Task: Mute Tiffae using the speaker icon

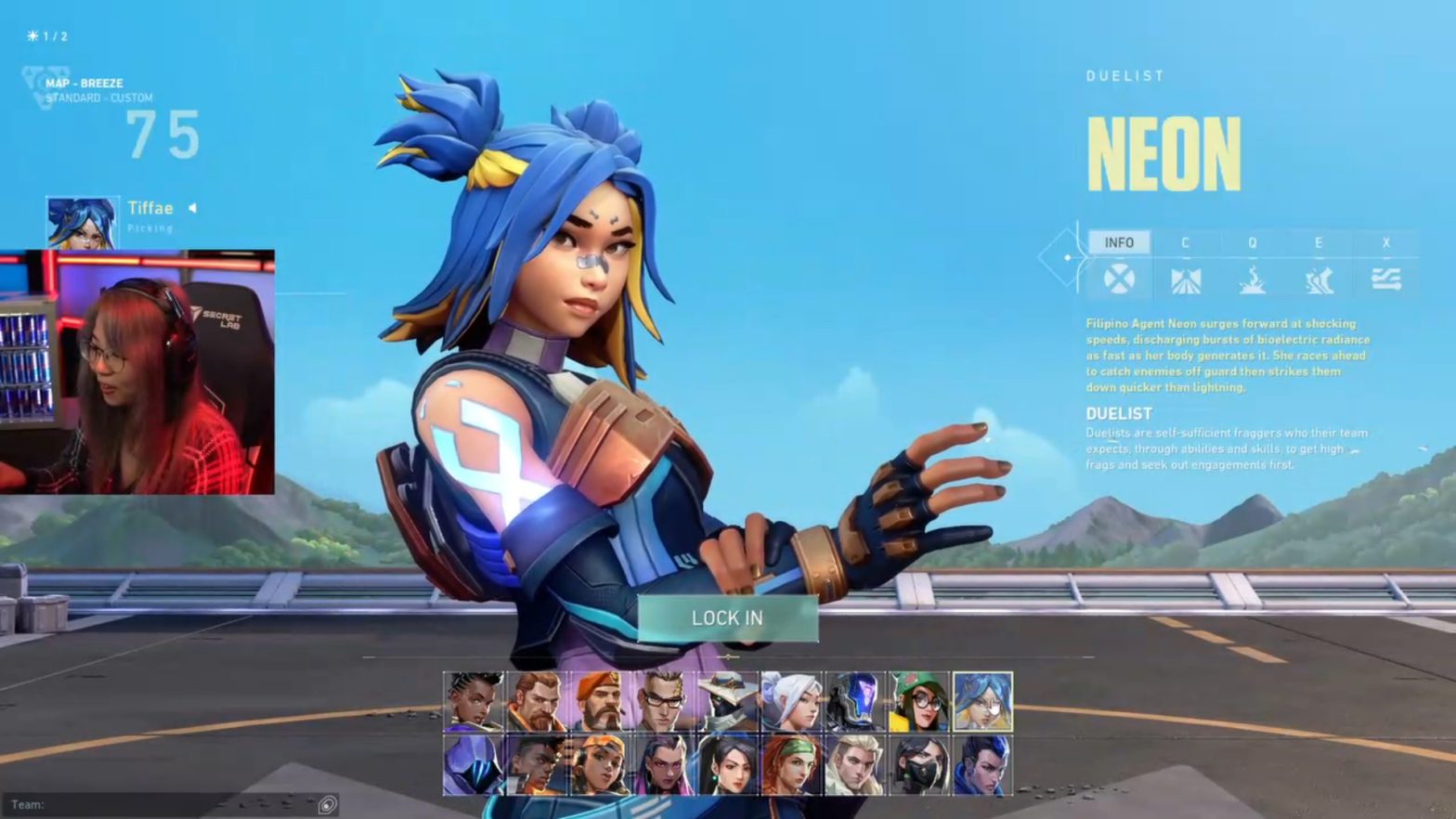Action: 192,208
